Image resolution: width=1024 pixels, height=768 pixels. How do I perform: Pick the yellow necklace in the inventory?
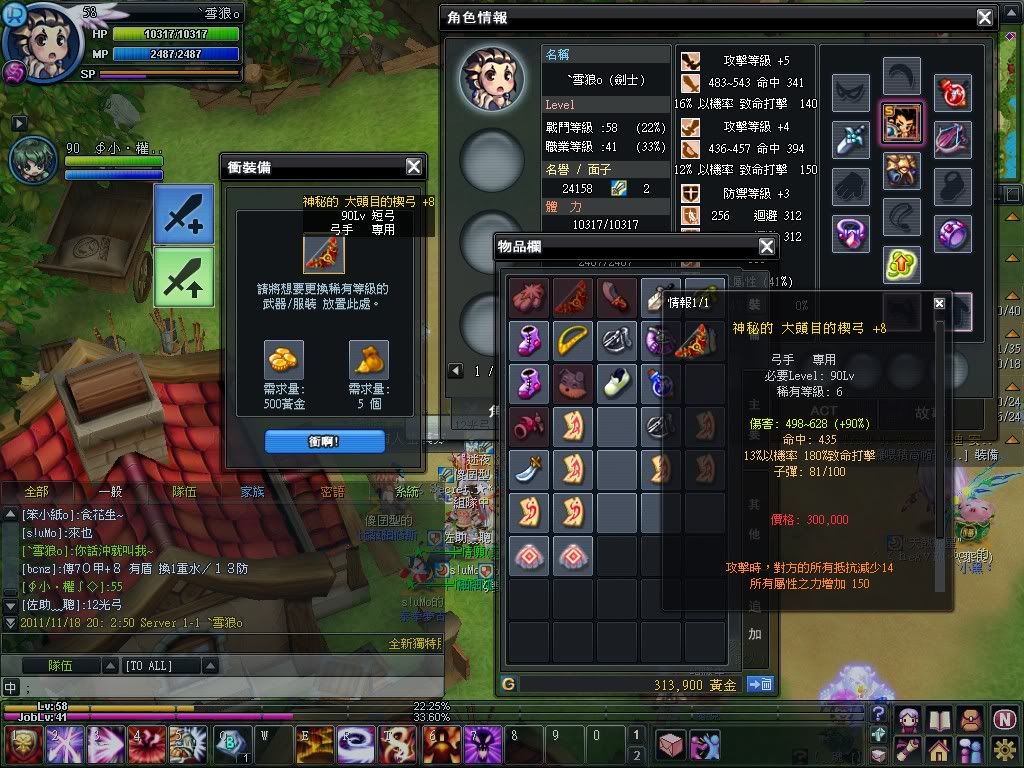point(572,339)
